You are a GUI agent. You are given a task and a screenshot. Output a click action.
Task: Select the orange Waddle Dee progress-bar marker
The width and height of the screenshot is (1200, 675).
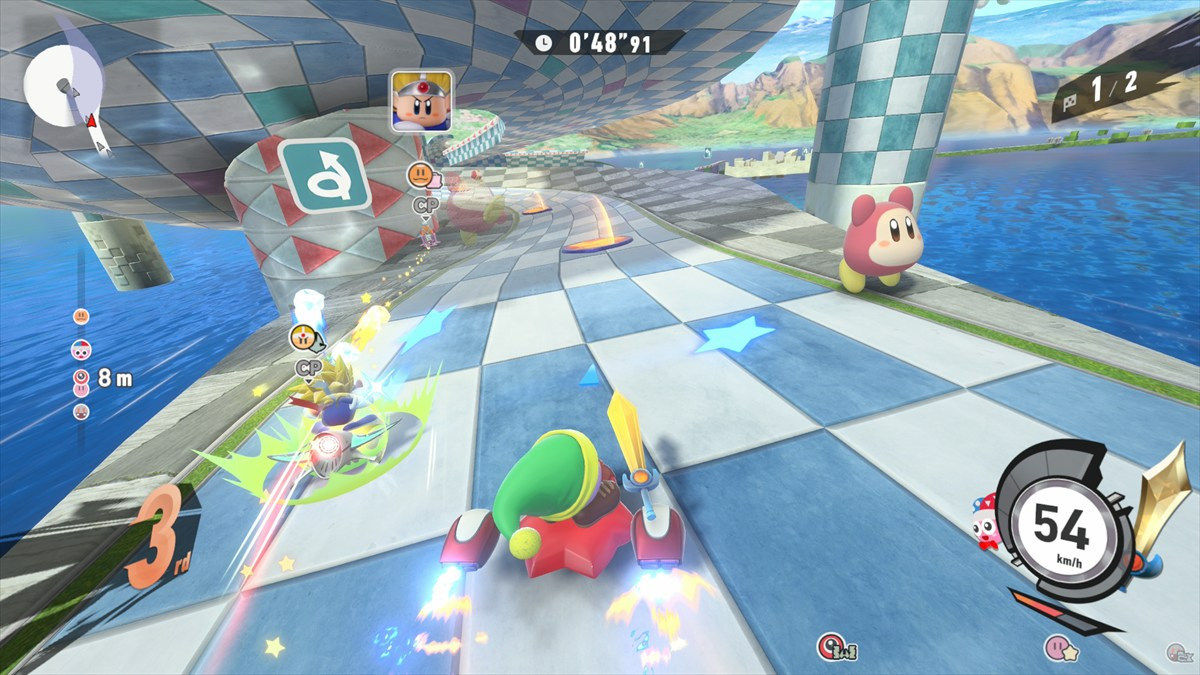coord(81,316)
